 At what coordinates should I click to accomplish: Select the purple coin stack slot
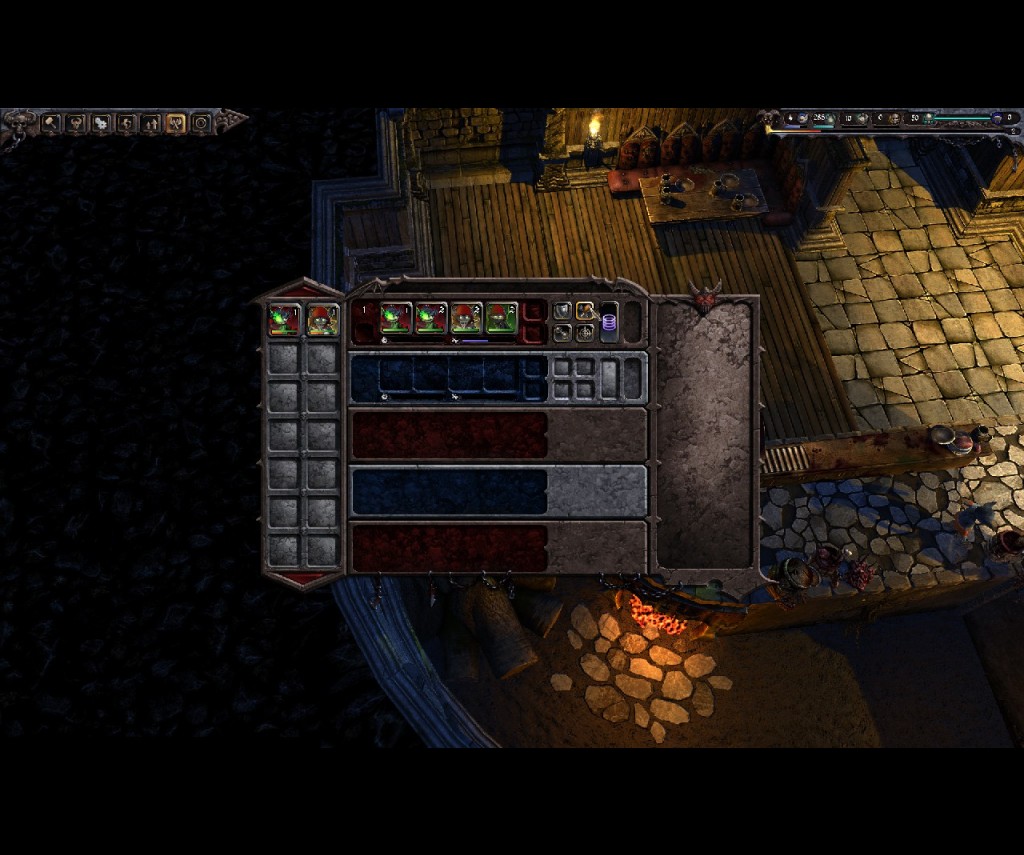(x=609, y=324)
